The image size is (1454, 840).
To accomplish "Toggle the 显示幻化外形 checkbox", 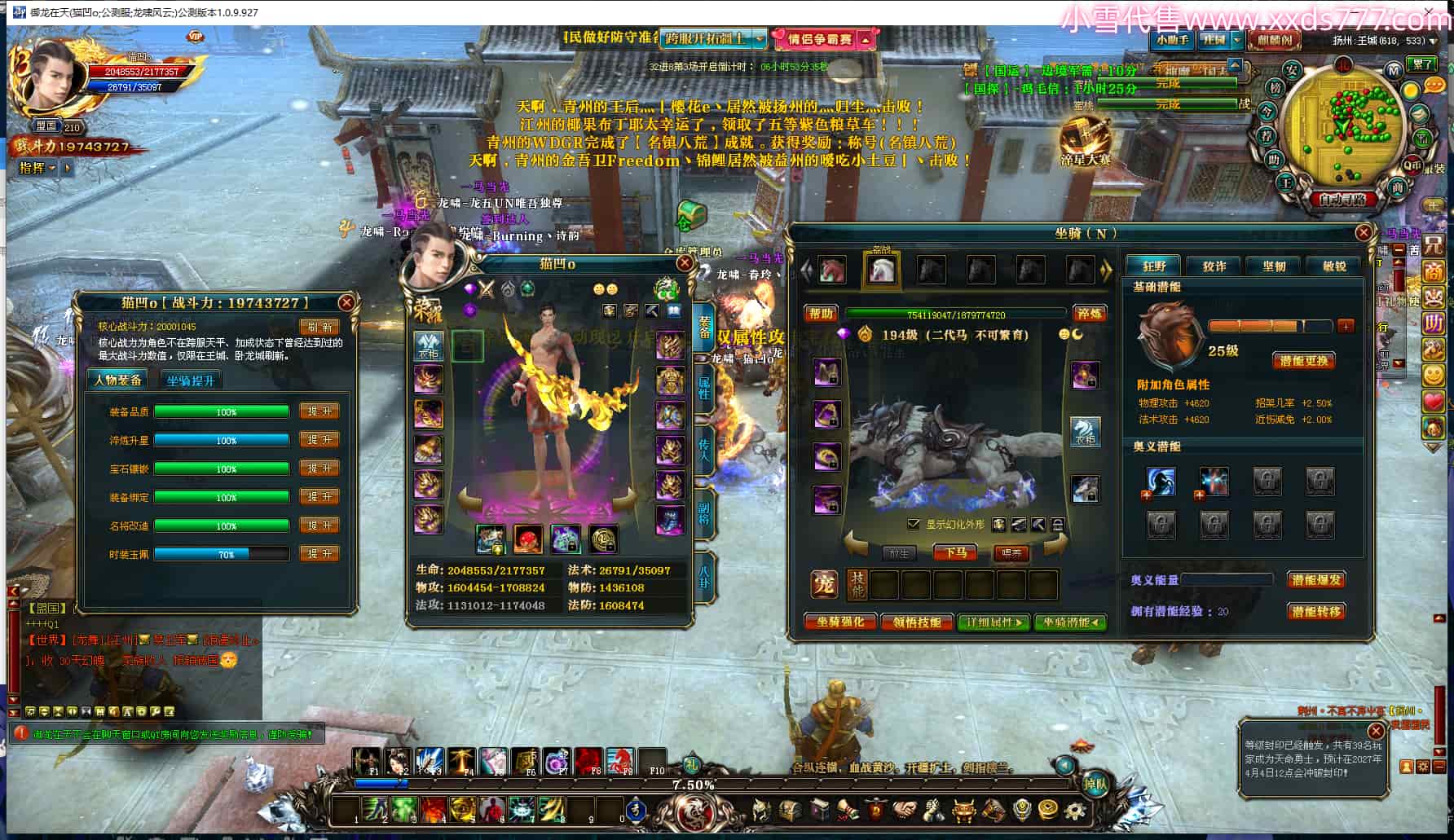I will pyautogui.click(x=914, y=525).
